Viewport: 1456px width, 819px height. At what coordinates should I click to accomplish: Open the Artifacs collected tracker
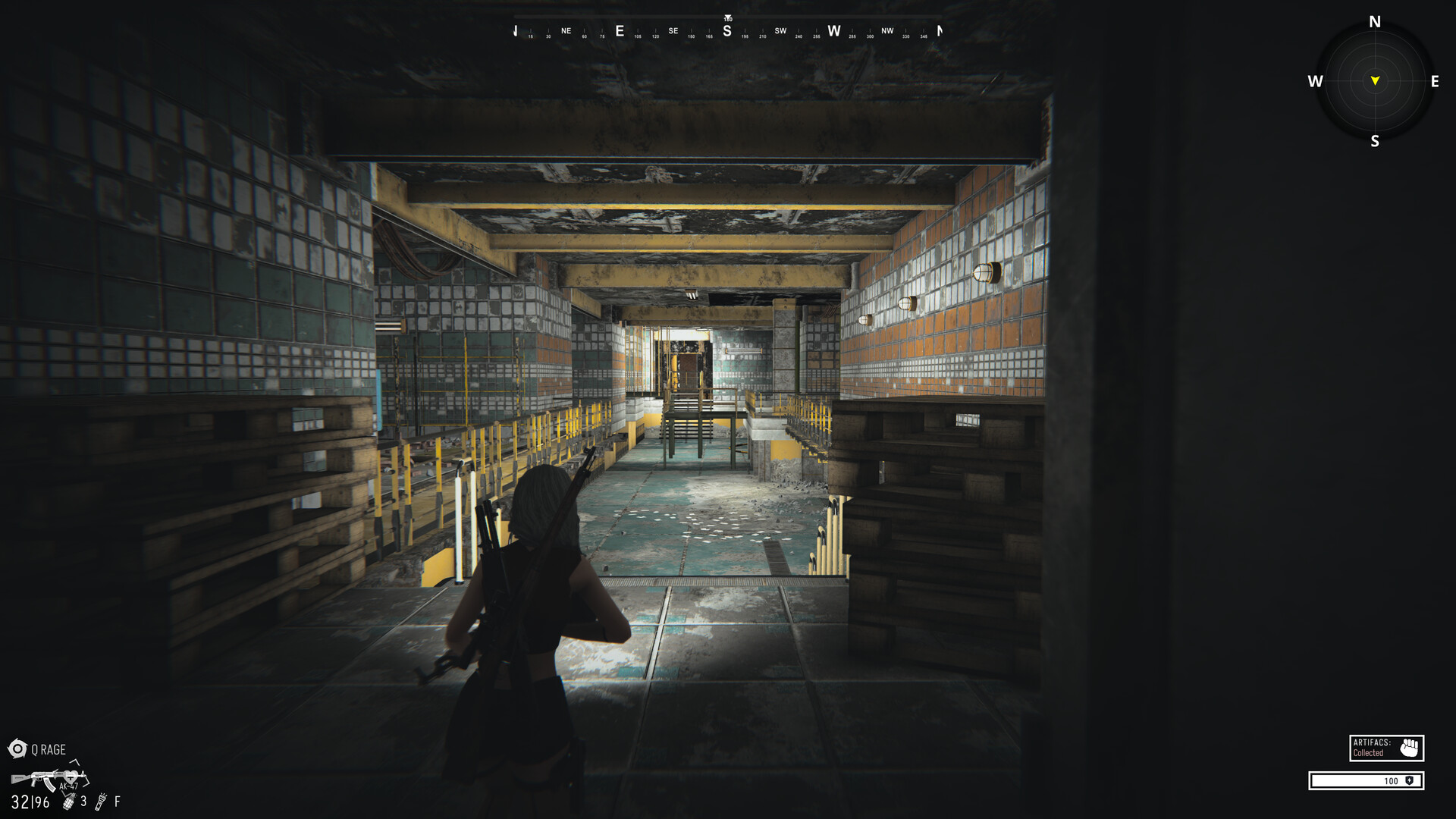tap(1386, 748)
